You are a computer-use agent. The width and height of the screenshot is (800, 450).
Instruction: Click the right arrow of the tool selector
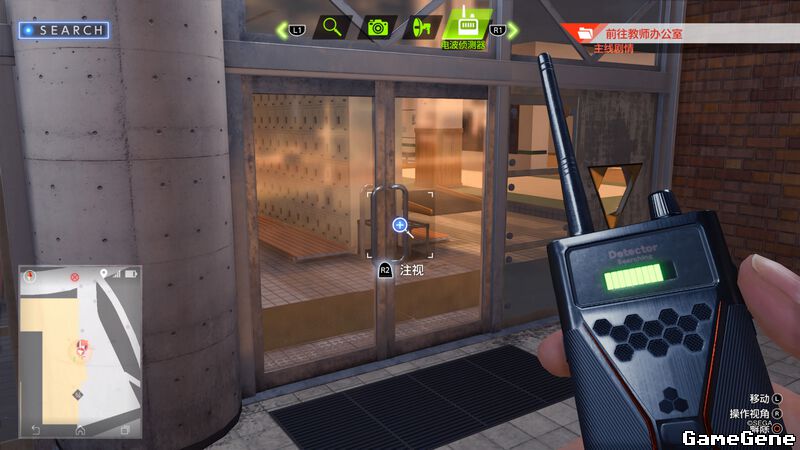click(x=513, y=30)
